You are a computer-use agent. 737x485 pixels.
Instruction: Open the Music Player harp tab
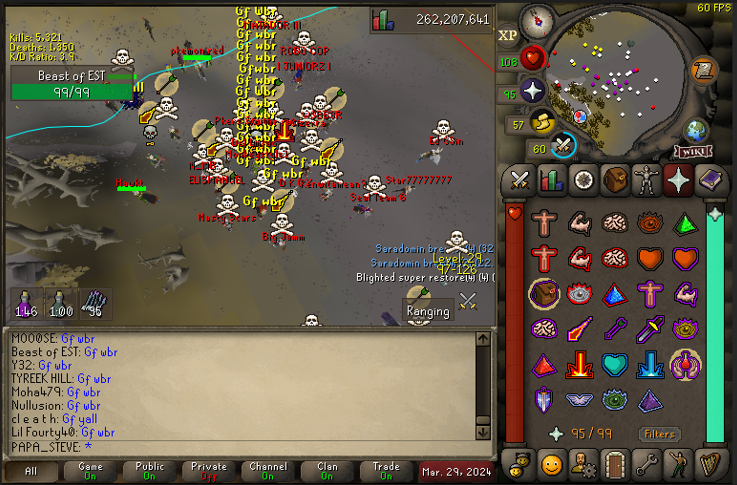(710, 464)
